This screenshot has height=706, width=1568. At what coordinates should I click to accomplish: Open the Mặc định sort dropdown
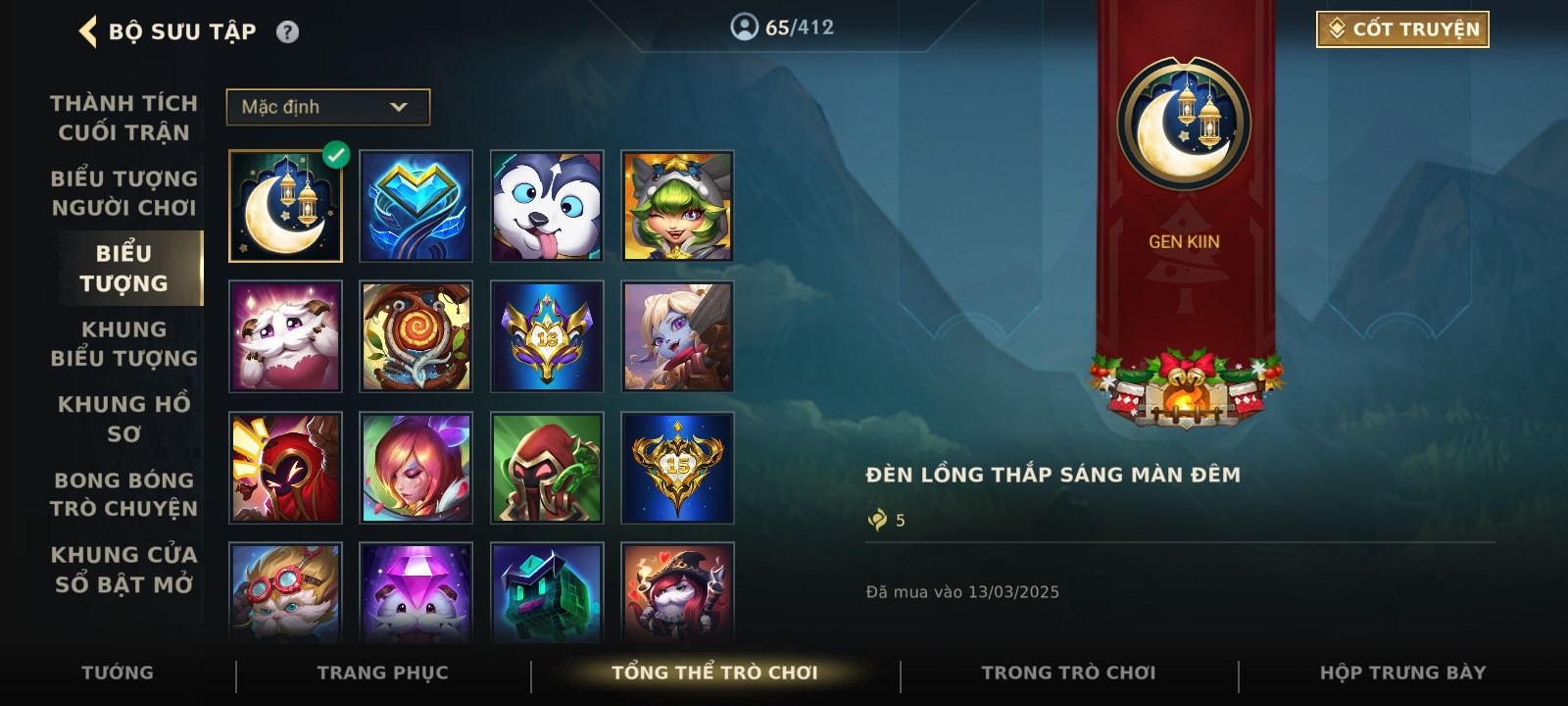[328, 107]
